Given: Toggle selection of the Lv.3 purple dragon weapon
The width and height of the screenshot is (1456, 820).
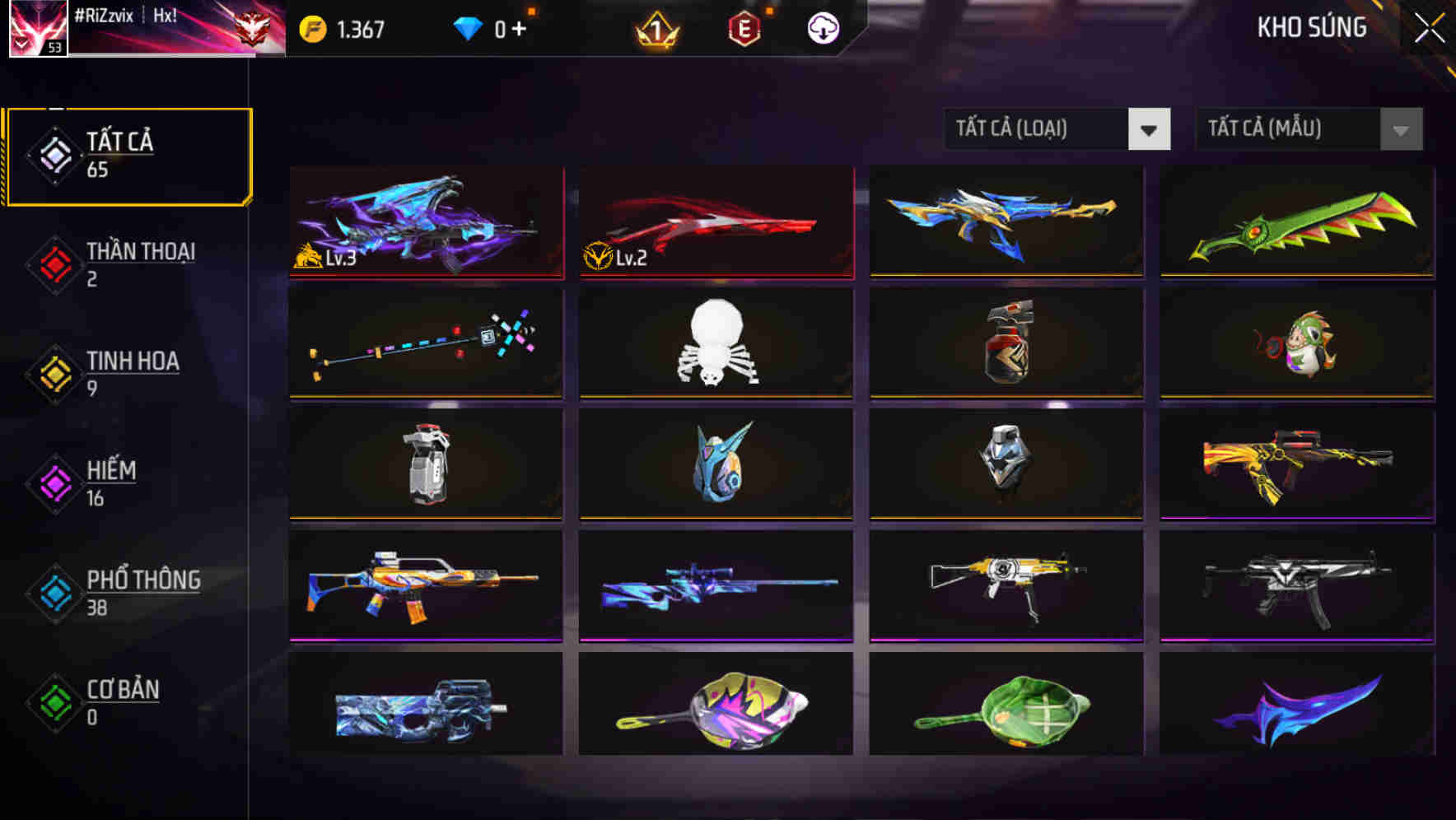Looking at the screenshot, I should click(x=425, y=222).
